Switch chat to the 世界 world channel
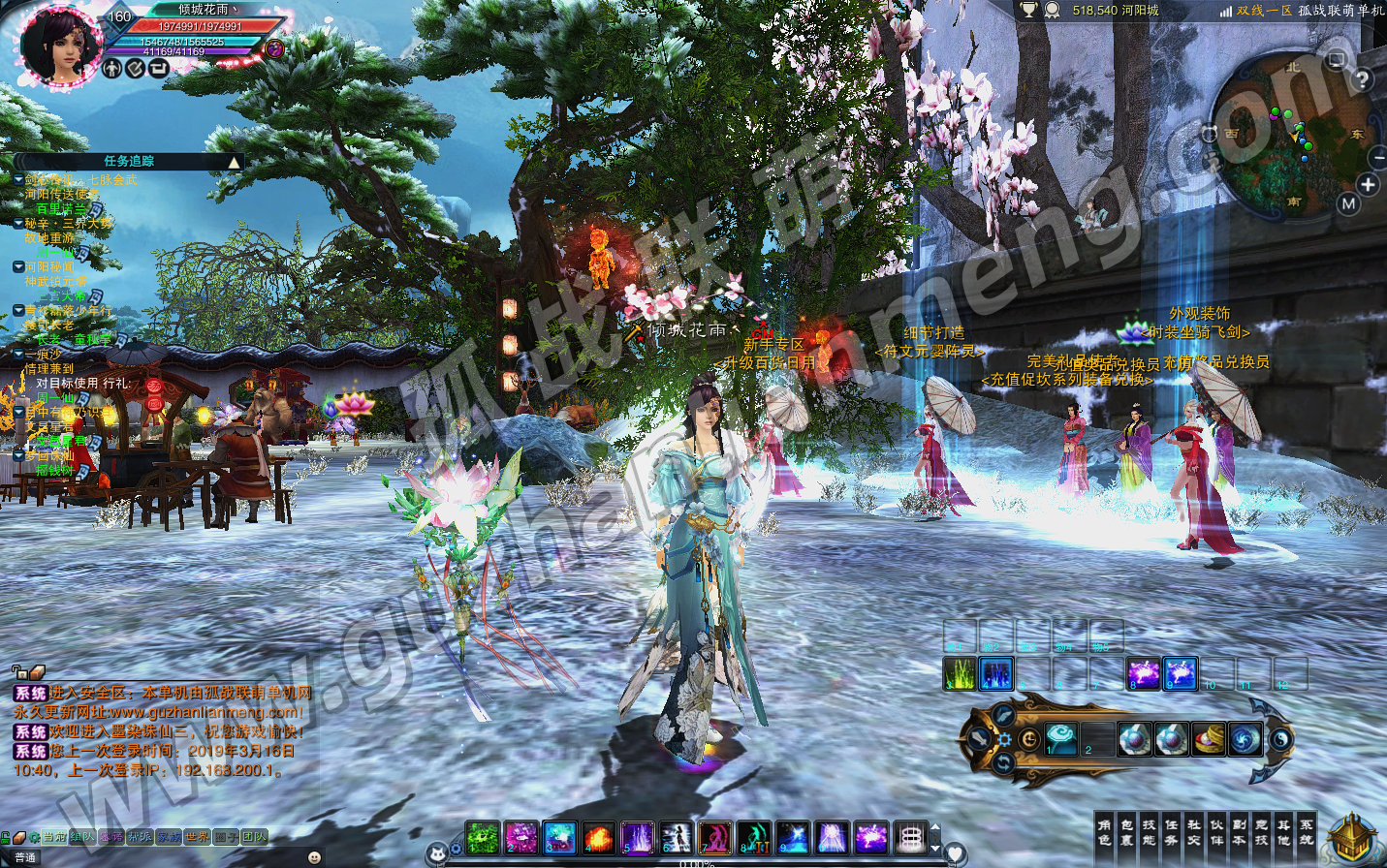Screen dimensions: 1387x868 click(x=197, y=837)
